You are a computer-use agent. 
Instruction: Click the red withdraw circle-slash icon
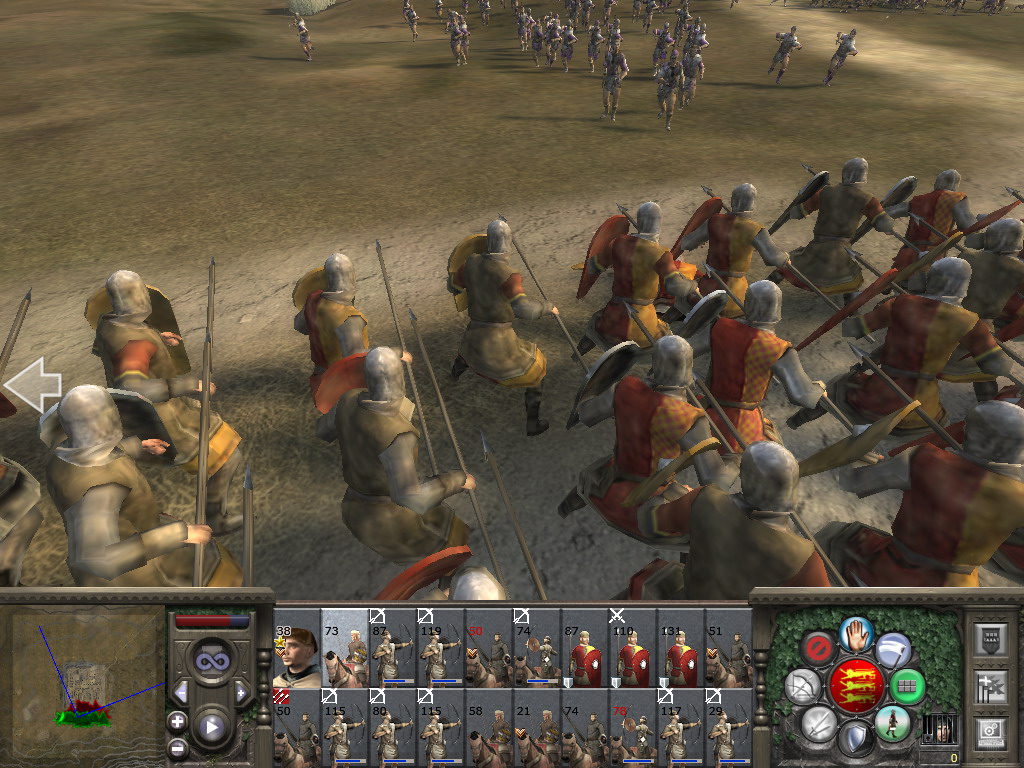(818, 647)
